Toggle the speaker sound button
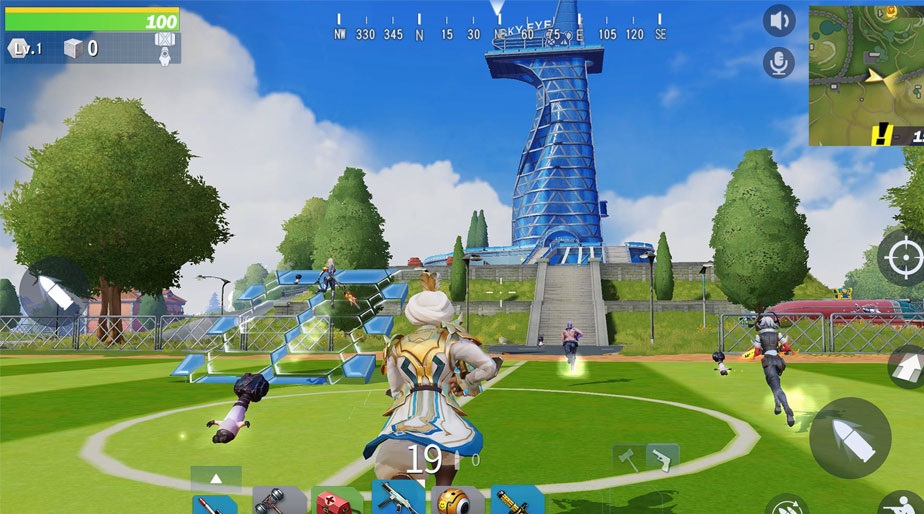 pyautogui.click(x=779, y=21)
